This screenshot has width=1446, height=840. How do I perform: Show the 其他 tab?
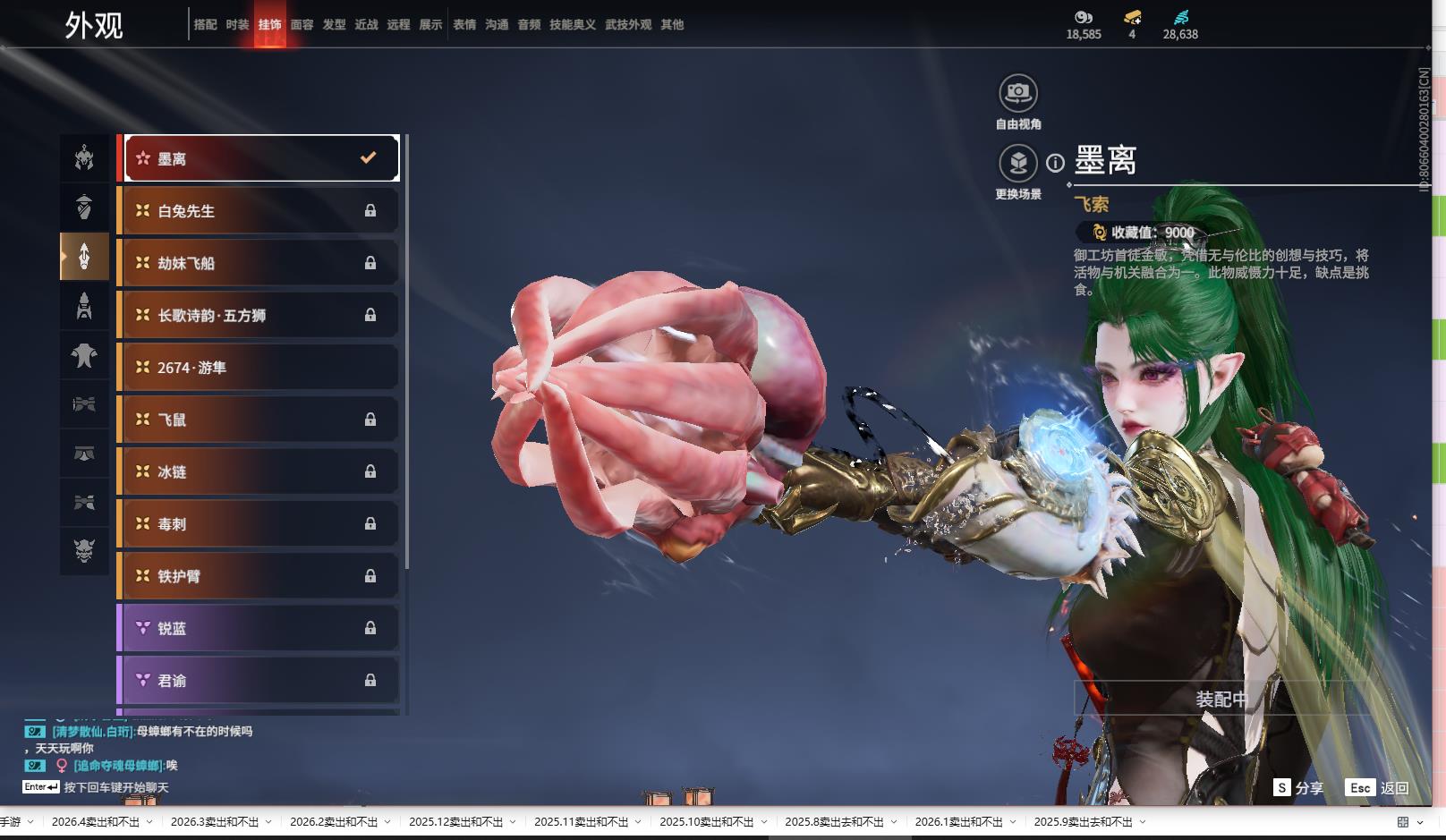(x=672, y=24)
